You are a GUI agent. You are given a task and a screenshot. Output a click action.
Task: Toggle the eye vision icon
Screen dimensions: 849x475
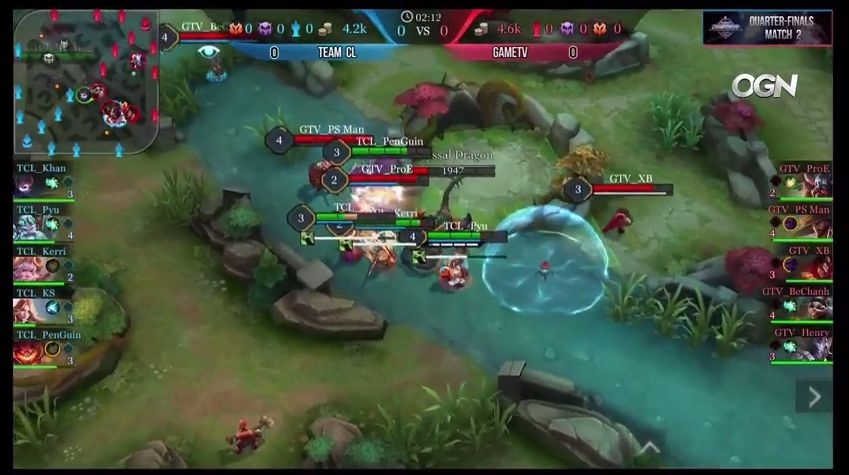(208, 51)
